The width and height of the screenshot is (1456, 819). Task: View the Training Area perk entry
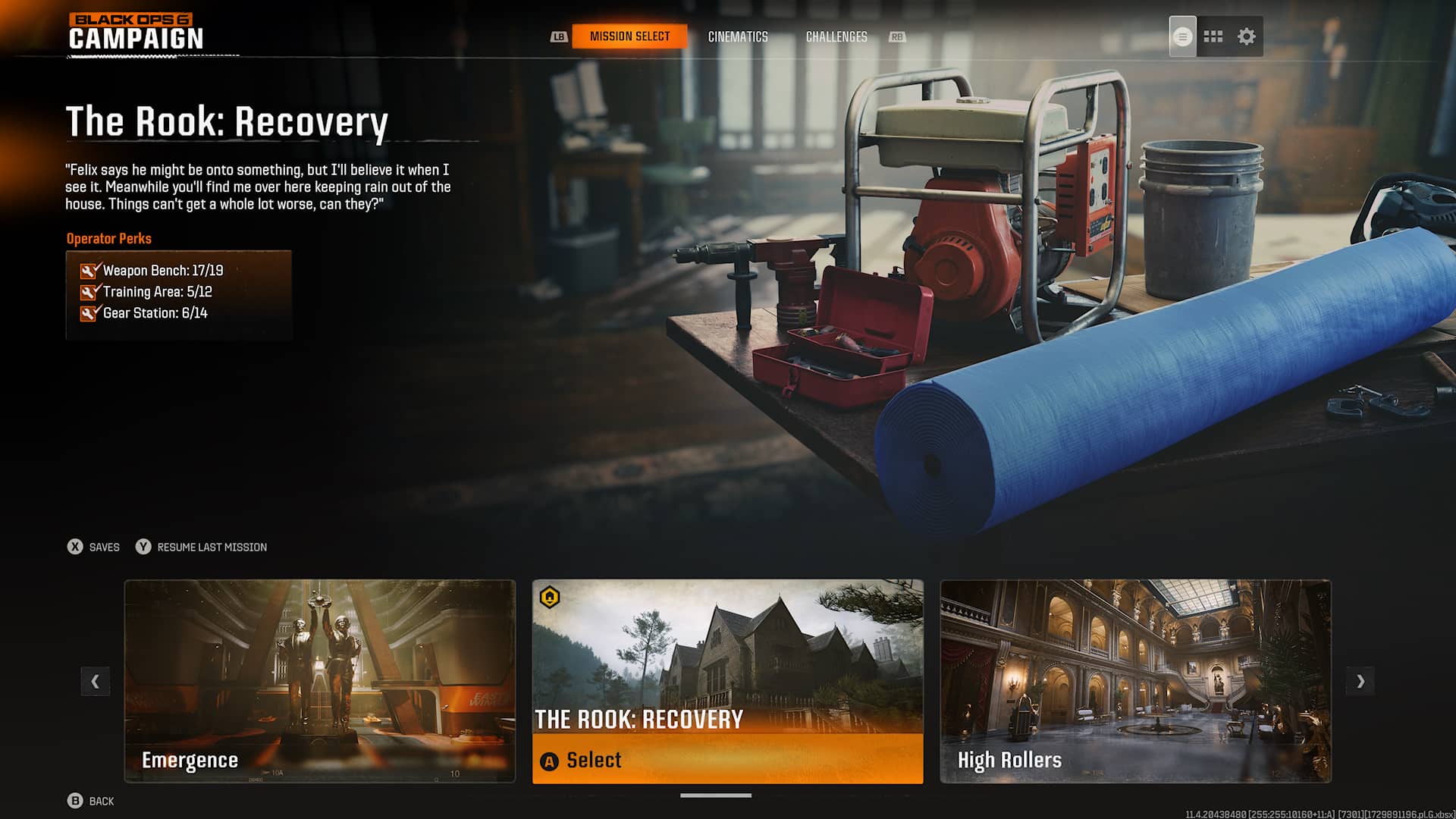157,292
